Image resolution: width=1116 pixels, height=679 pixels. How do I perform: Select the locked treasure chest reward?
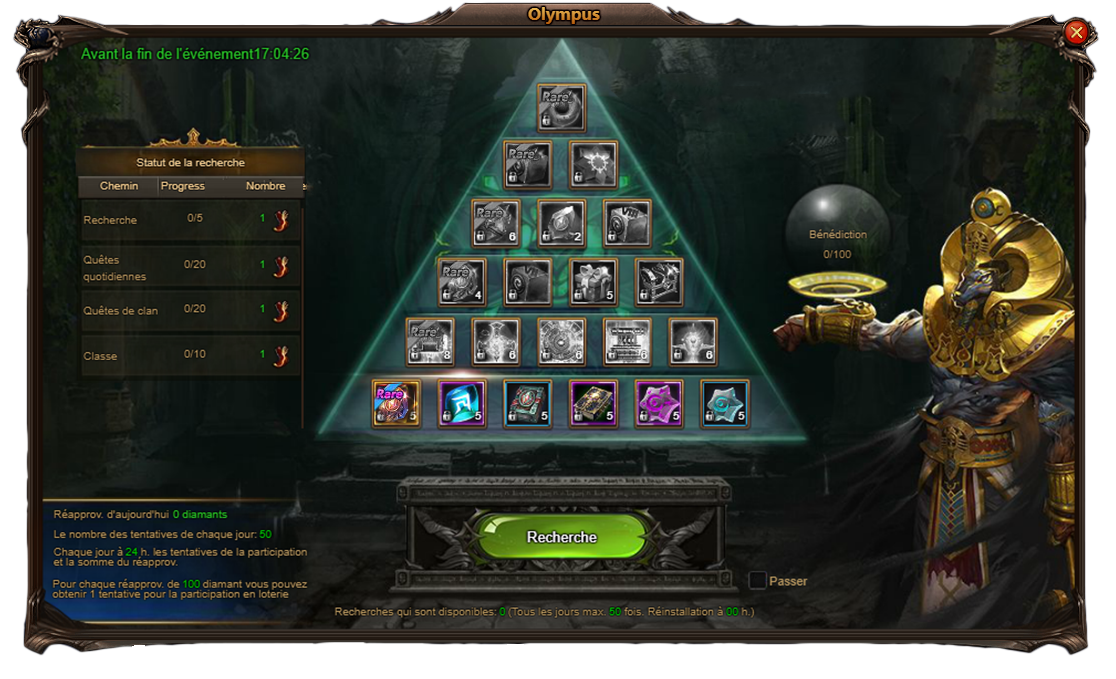[x=659, y=282]
